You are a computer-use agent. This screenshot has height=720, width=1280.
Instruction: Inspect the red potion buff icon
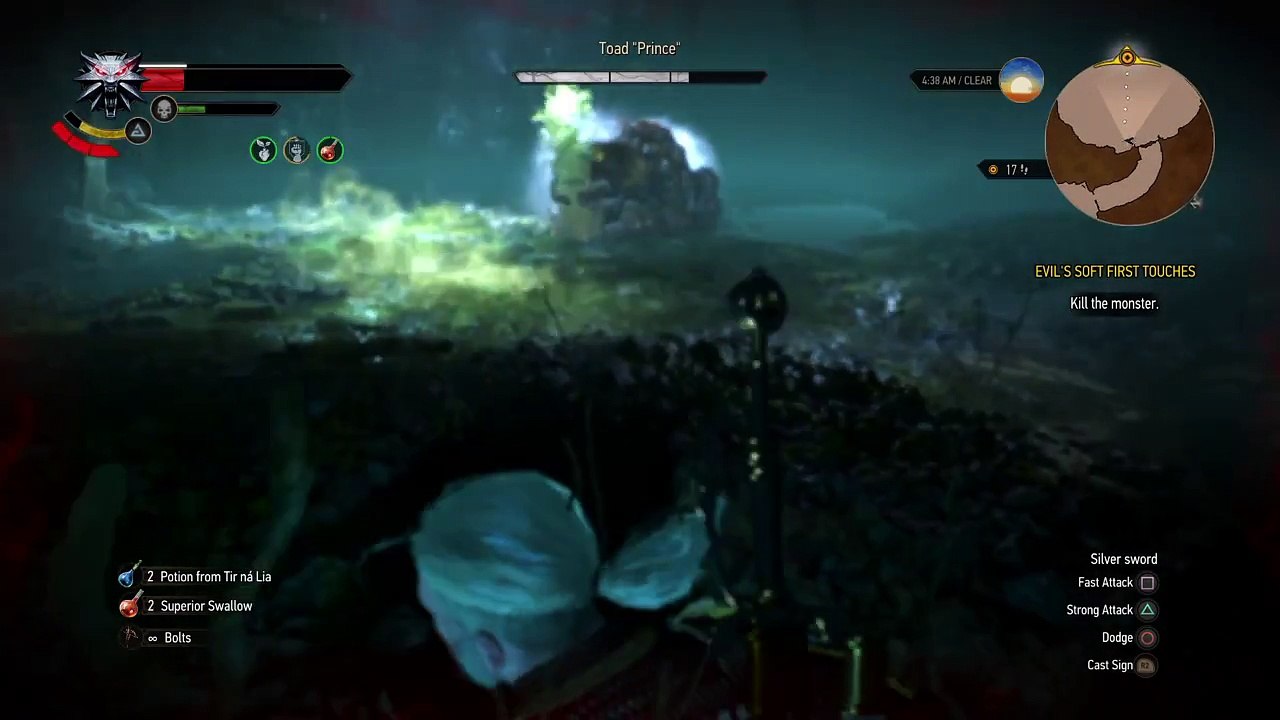click(x=329, y=150)
